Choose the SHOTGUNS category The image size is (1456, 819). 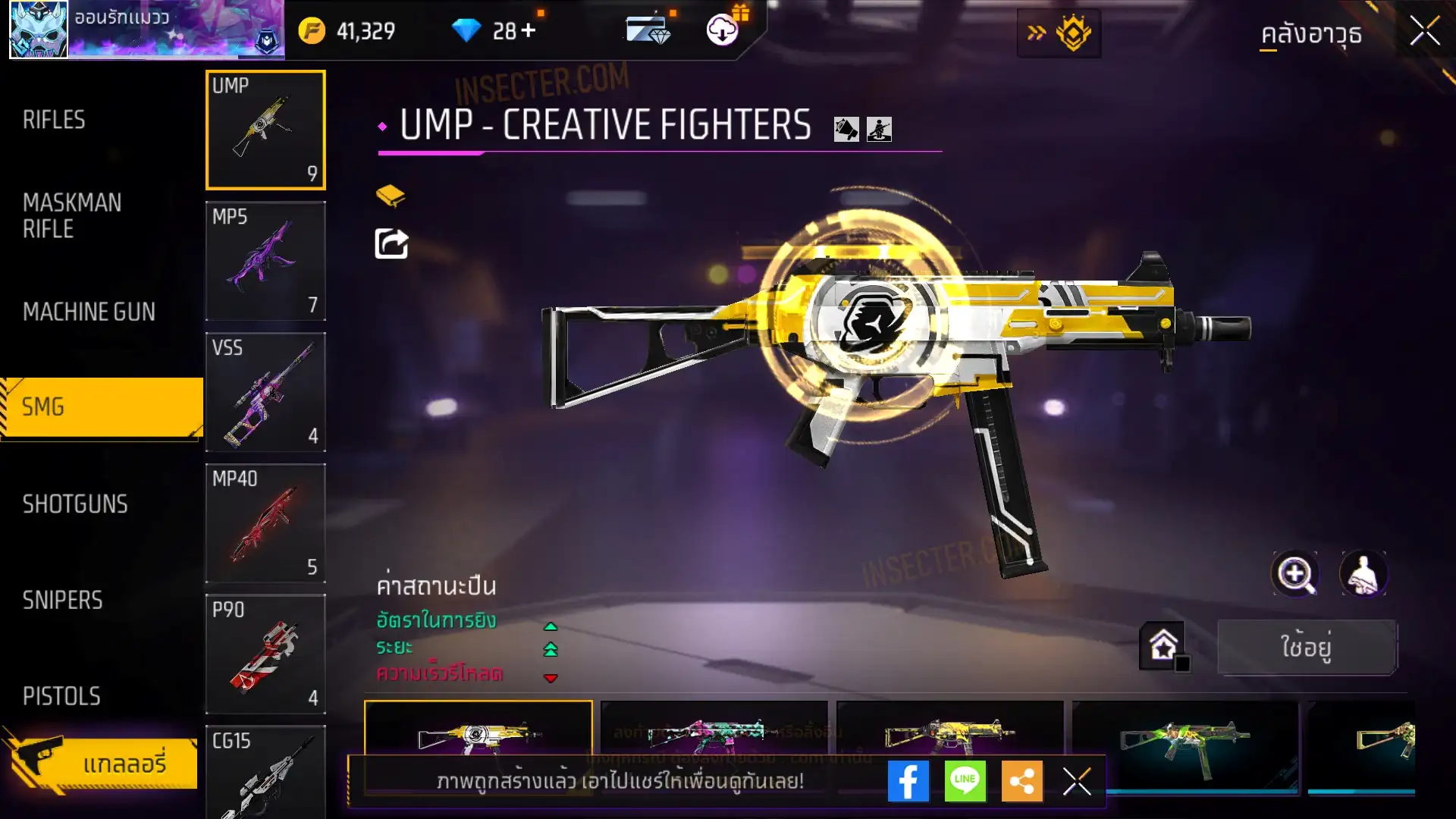pos(75,504)
